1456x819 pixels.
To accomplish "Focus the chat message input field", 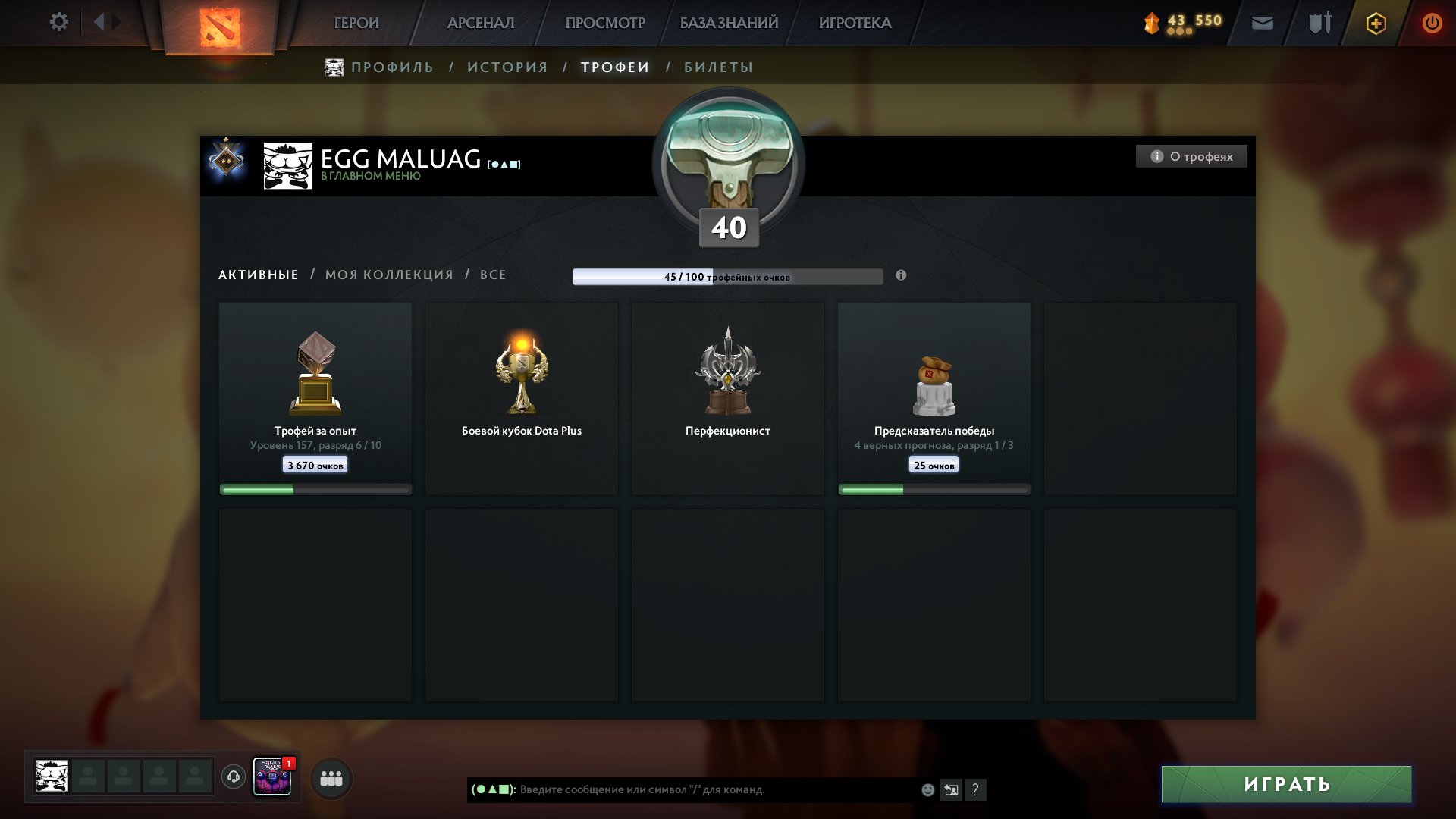I will tap(713, 789).
